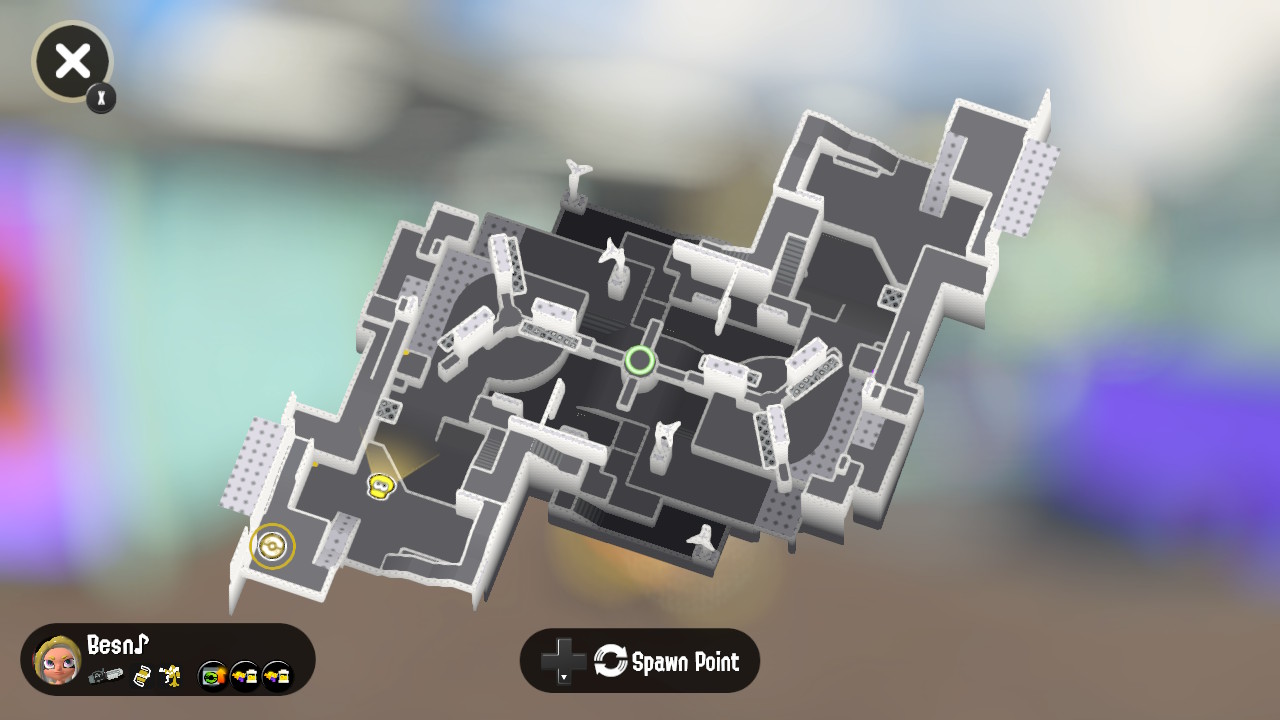Select the yellow squid player marker on the map
The height and width of the screenshot is (720, 1280).
[381, 486]
